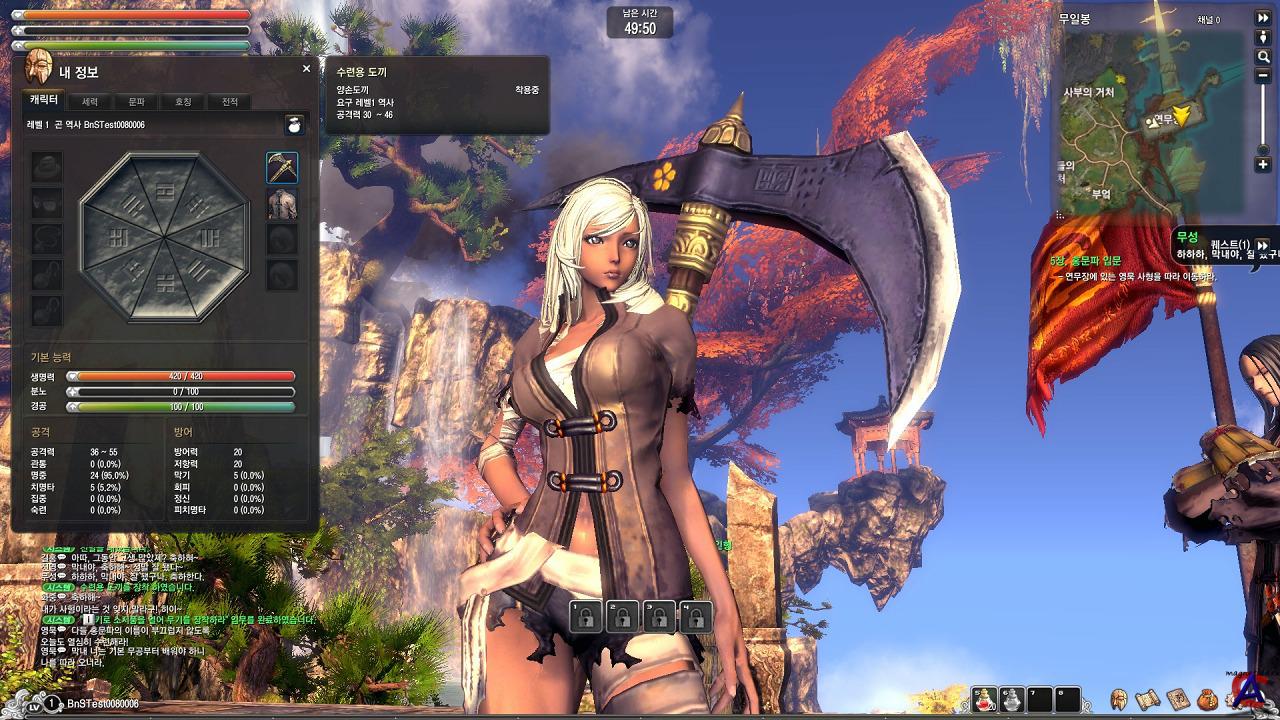Image resolution: width=1280 pixels, height=720 pixels.
Task: Select the equipped brown outfit slot
Action: coord(282,204)
